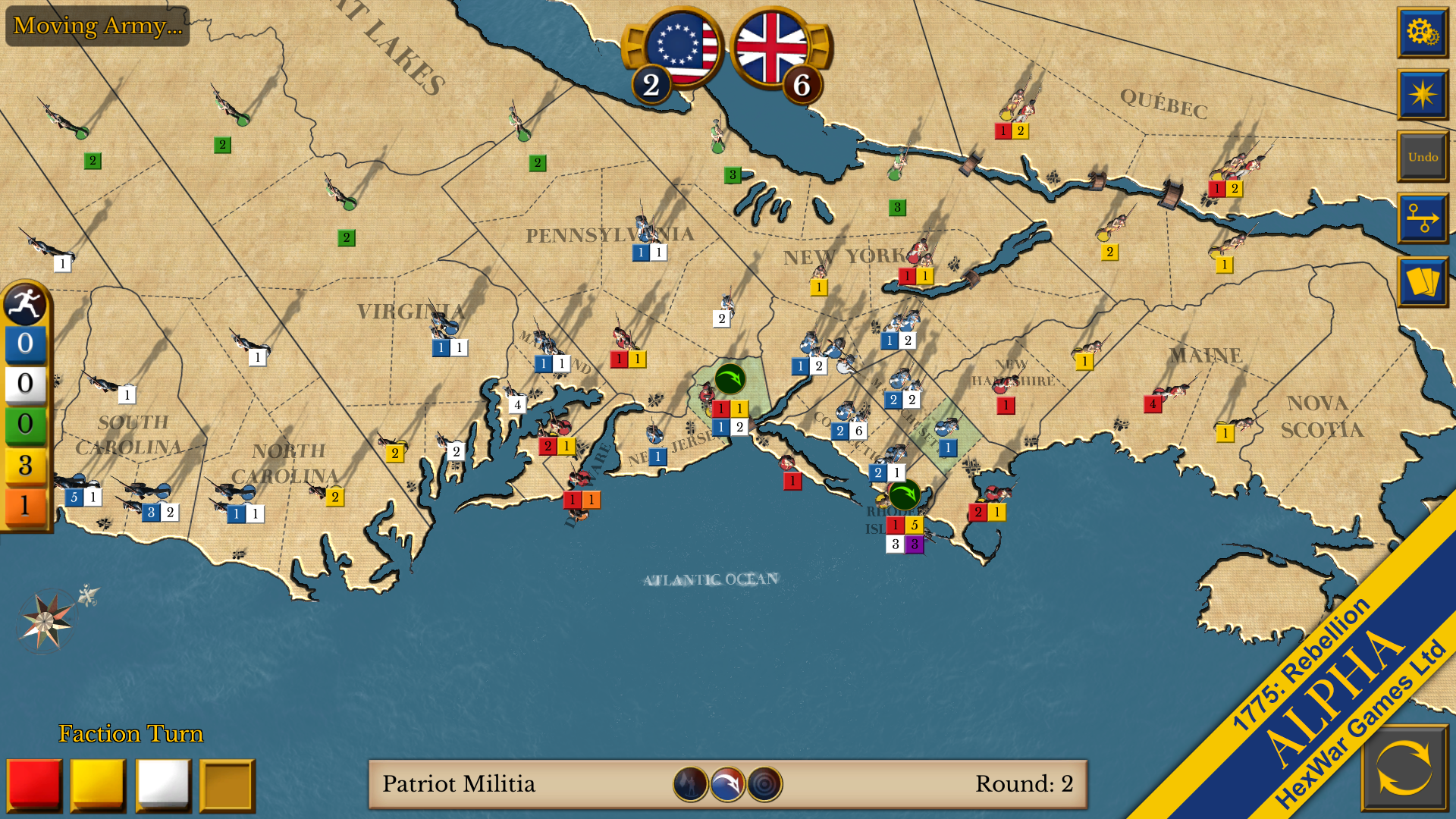Click the compass rose on the ocean
The height and width of the screenshot is (819, 1456).
point(45,621)
